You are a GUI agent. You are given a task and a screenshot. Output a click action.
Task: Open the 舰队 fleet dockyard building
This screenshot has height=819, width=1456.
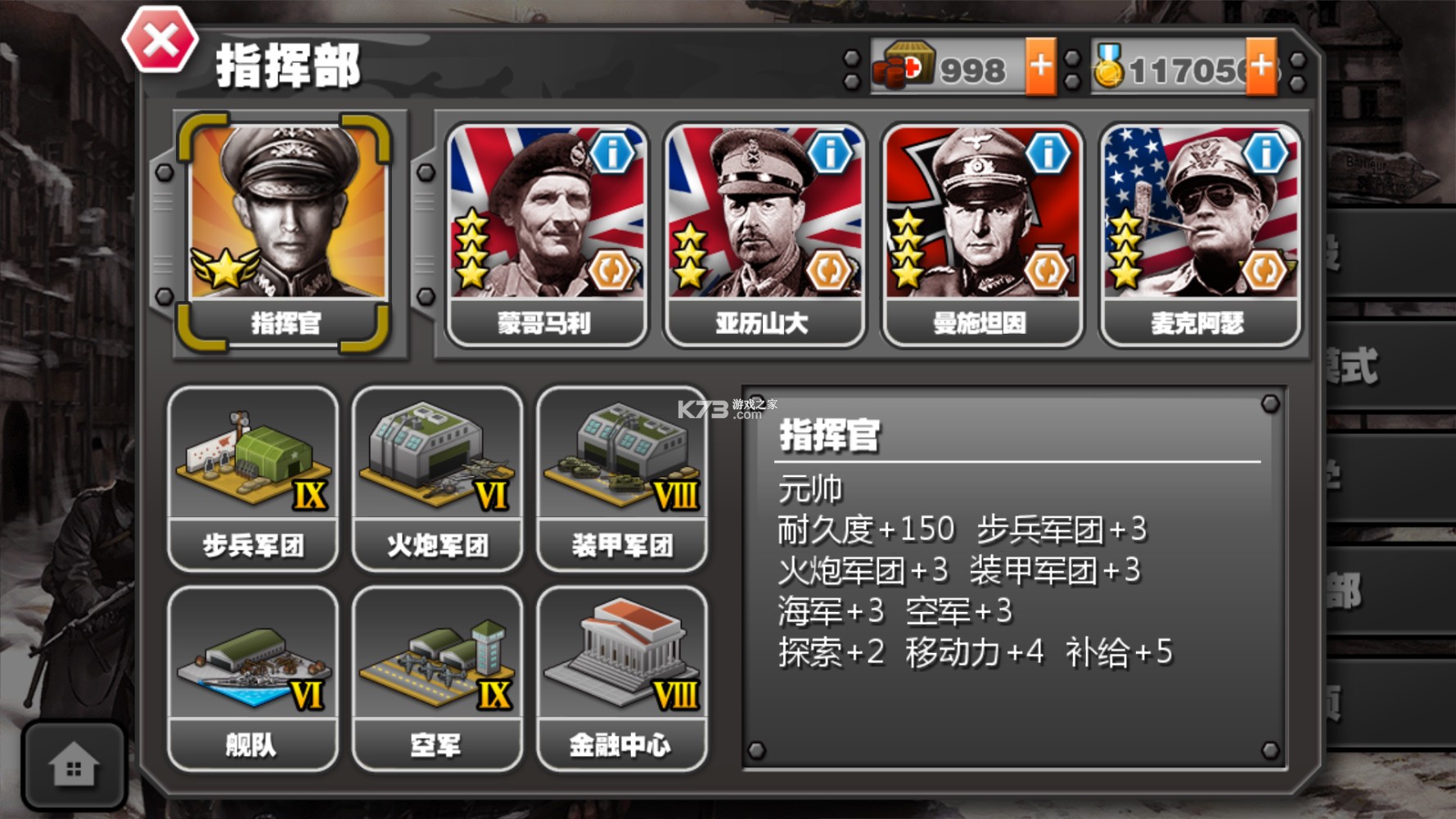point(252,671)
